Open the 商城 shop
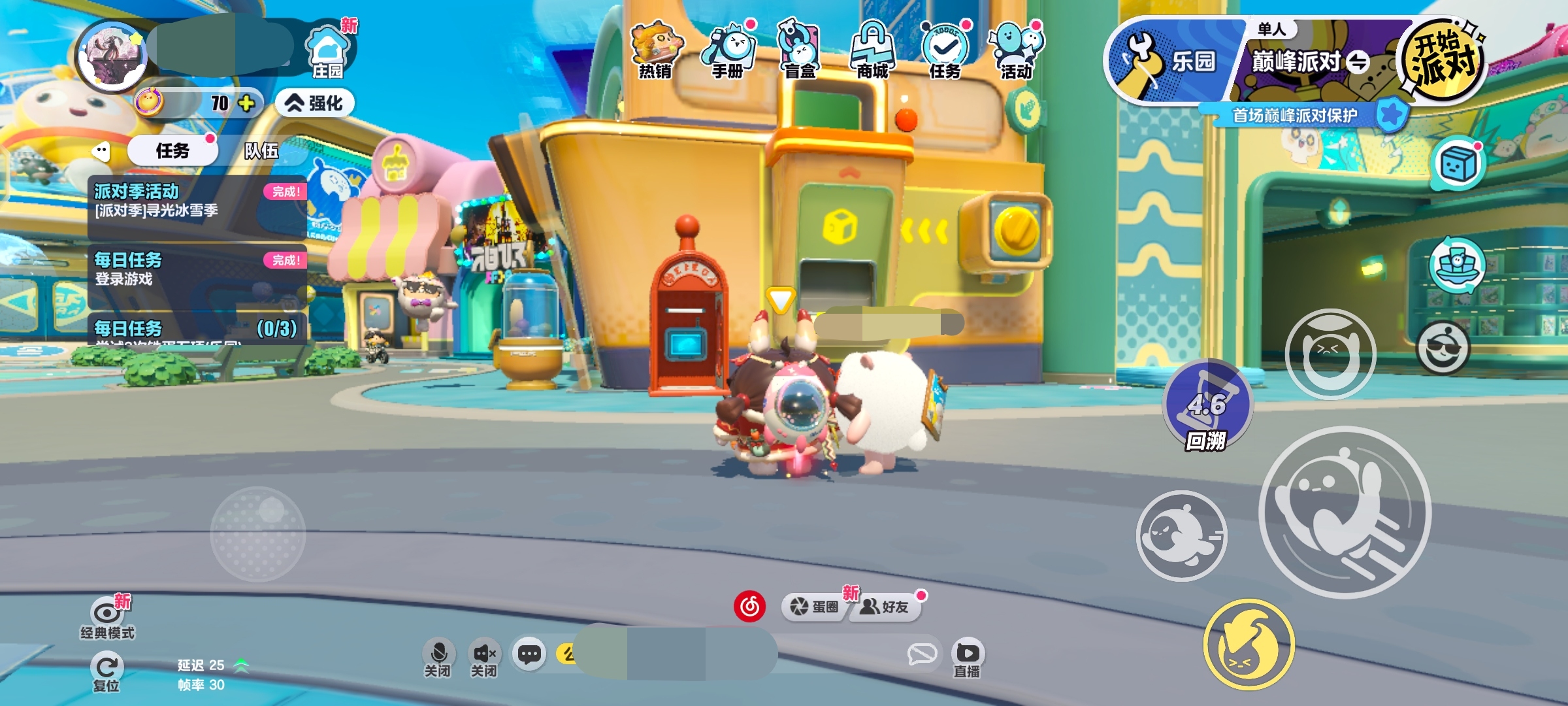Viewport: 1568px width, 706px height. click(x=873, y=50)
